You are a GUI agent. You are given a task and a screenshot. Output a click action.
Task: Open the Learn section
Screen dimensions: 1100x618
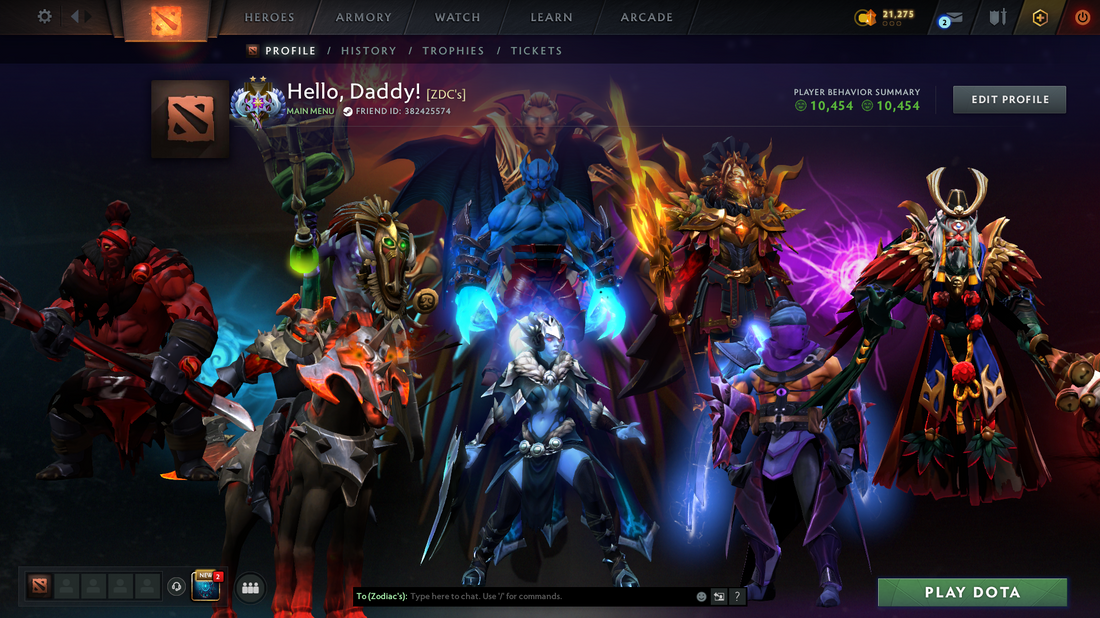tap(552, 17)
